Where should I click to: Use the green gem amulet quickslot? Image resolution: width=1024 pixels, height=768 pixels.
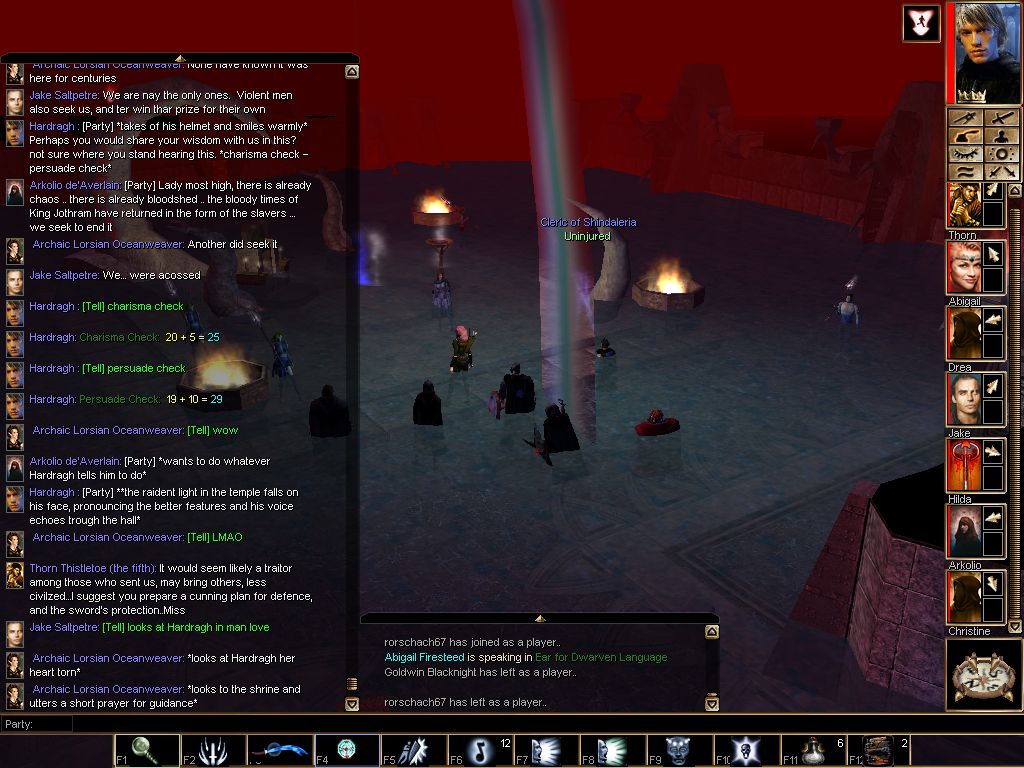click(x=346, y=750)
